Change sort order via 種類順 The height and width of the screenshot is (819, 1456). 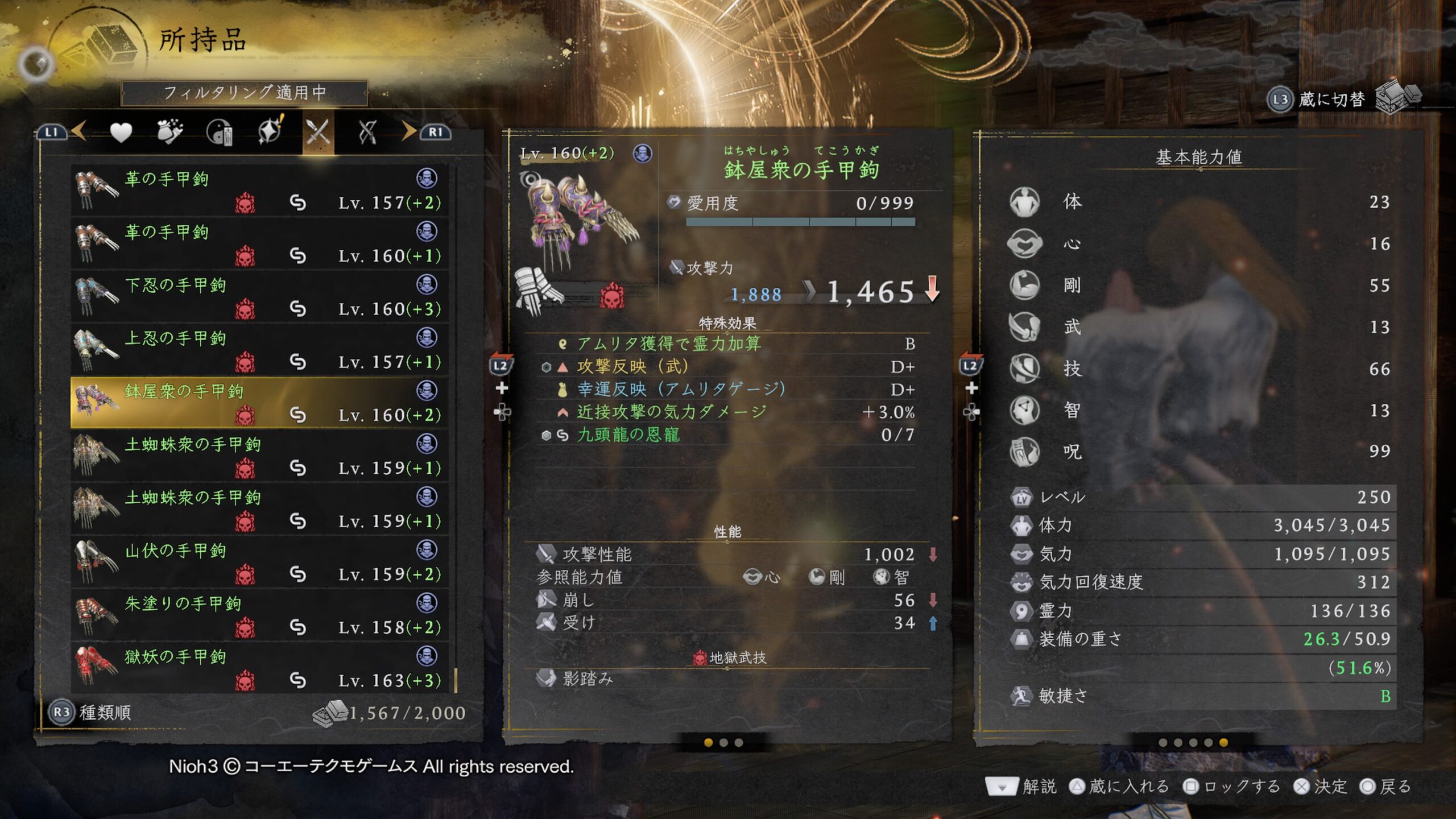pos(91,712)
